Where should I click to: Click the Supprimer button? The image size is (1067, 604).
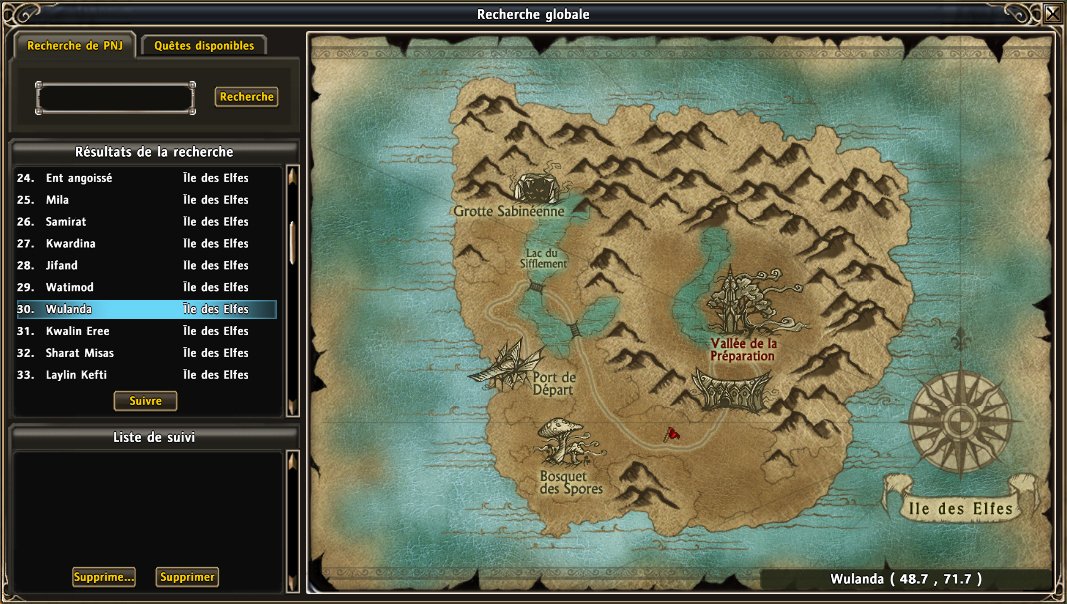[x=187, y=577]
